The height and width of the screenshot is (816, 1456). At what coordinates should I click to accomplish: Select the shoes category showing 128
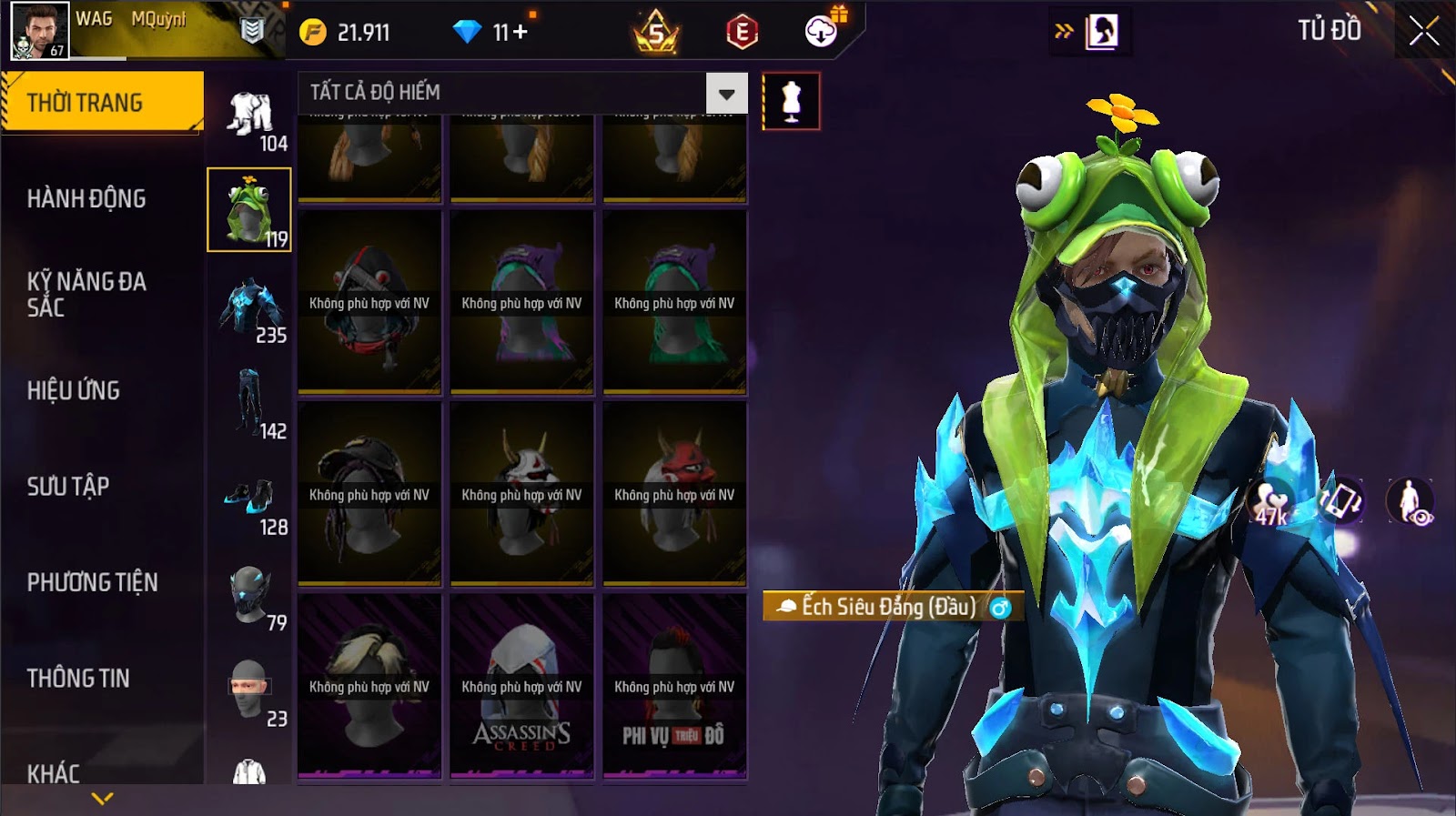tap(249, 499)
